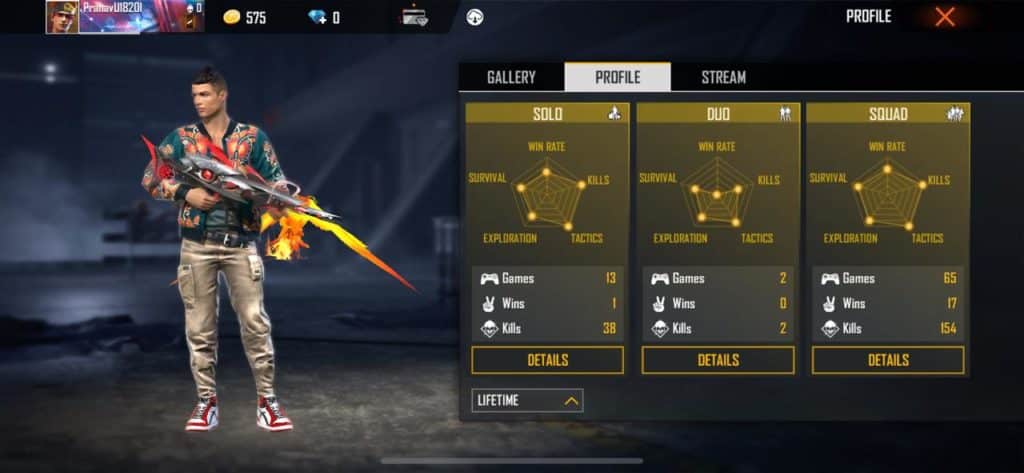Switch to the Gallery tab
Viewport: 1024px width, 473px height.
[x=511, y=77]
